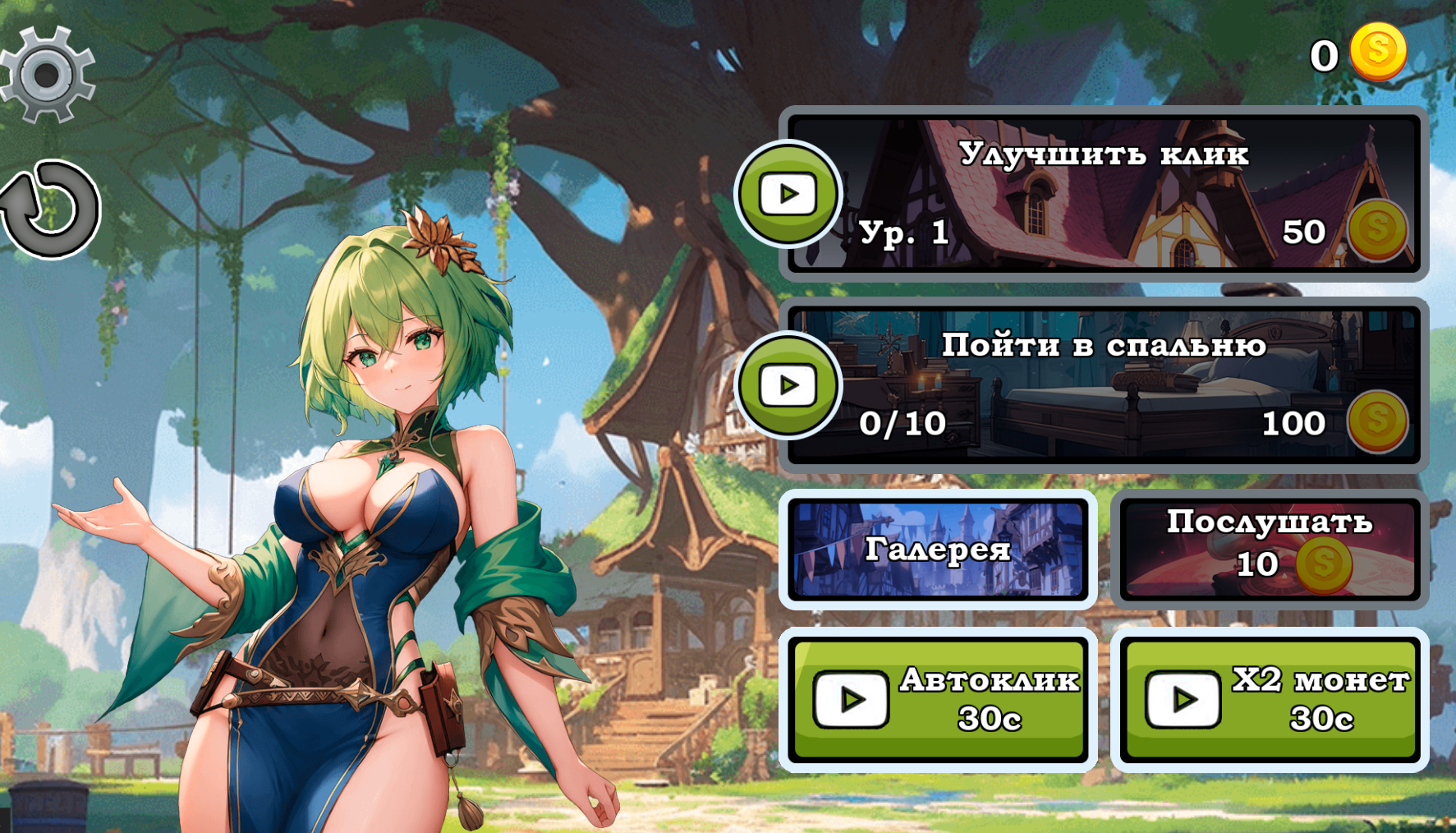1456x833 pixels.
Task: Activate Автоклик 30с boost
Action: click(937, 700)
